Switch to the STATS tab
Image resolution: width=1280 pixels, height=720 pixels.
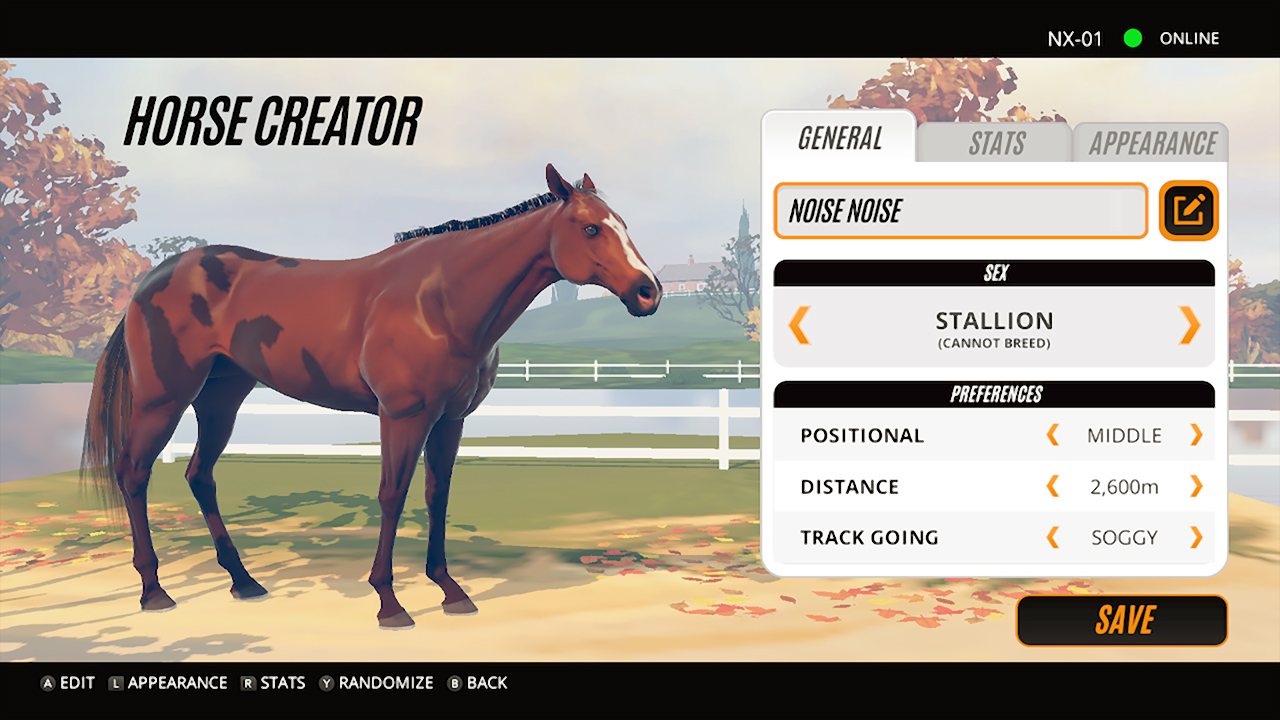pyautogui.click(x=996, y=142)
